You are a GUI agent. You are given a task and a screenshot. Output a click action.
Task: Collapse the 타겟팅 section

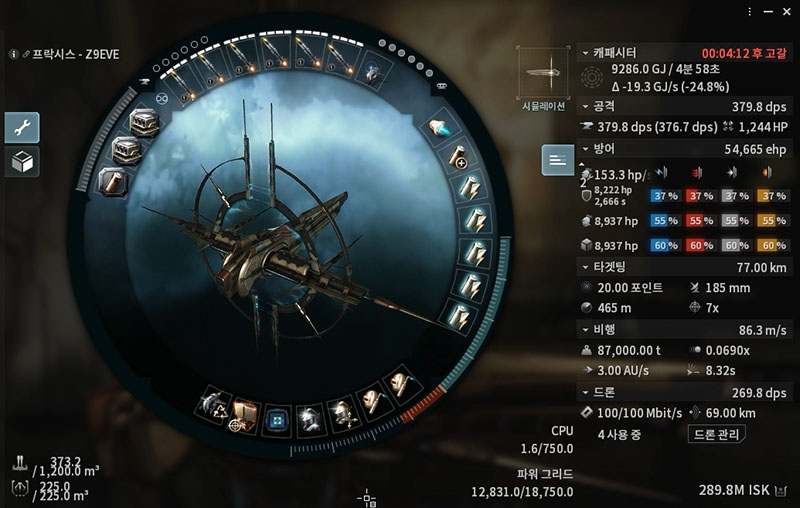point(585,267)
